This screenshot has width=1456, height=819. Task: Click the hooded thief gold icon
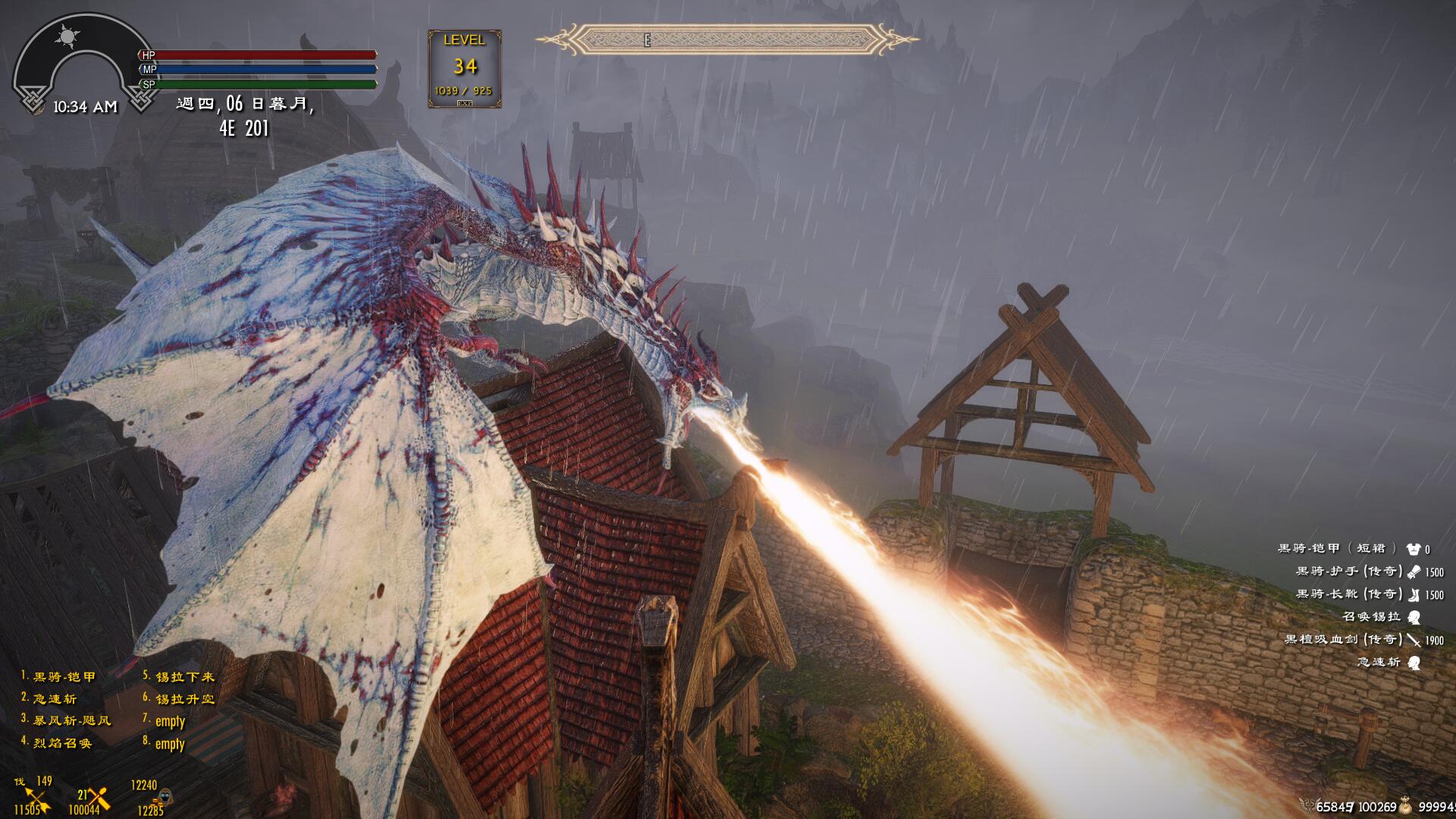[165, 798]
